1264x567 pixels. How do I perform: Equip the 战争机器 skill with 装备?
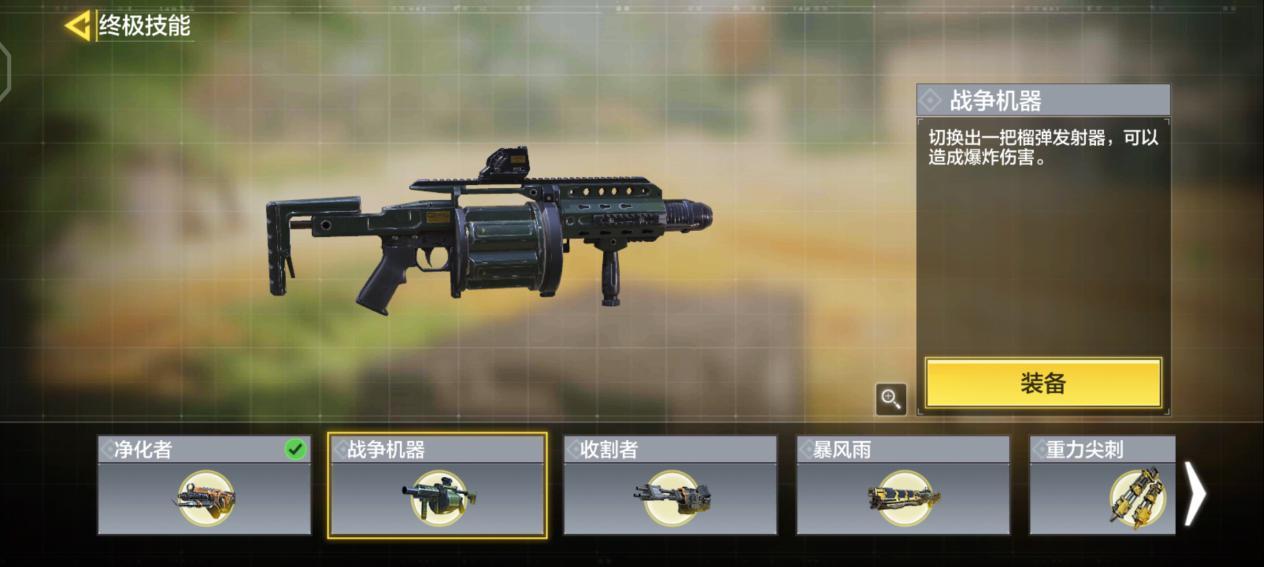click(1043, 383)
